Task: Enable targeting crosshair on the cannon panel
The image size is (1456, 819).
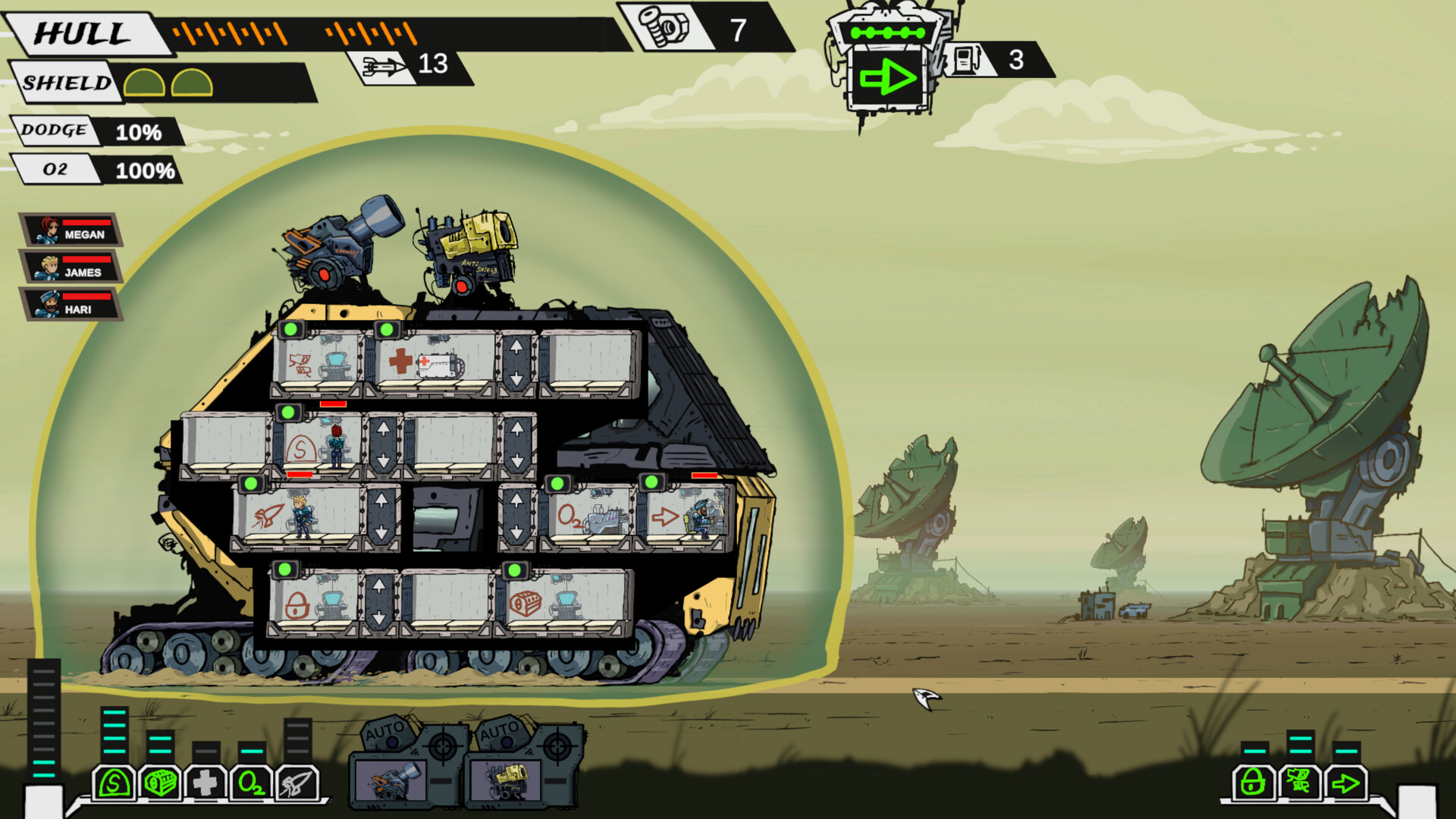Action: [444, 745]
